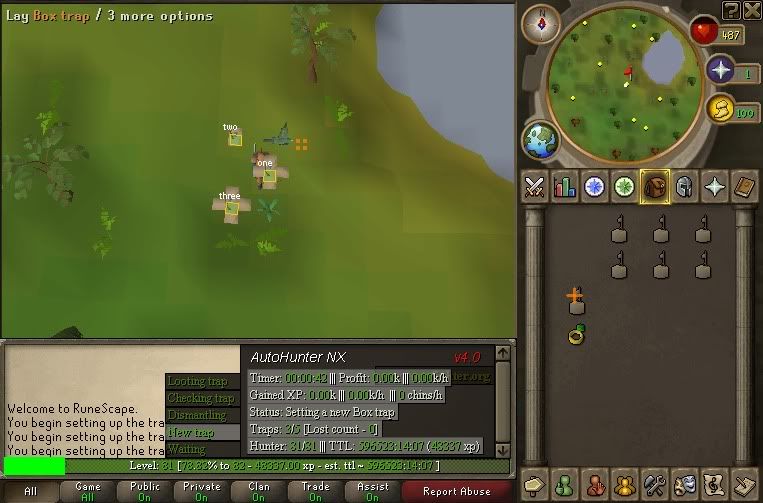This screenshot has height=503, width=763.
Task: Activate the prayer star orb
Action: (x=721, y=70)
